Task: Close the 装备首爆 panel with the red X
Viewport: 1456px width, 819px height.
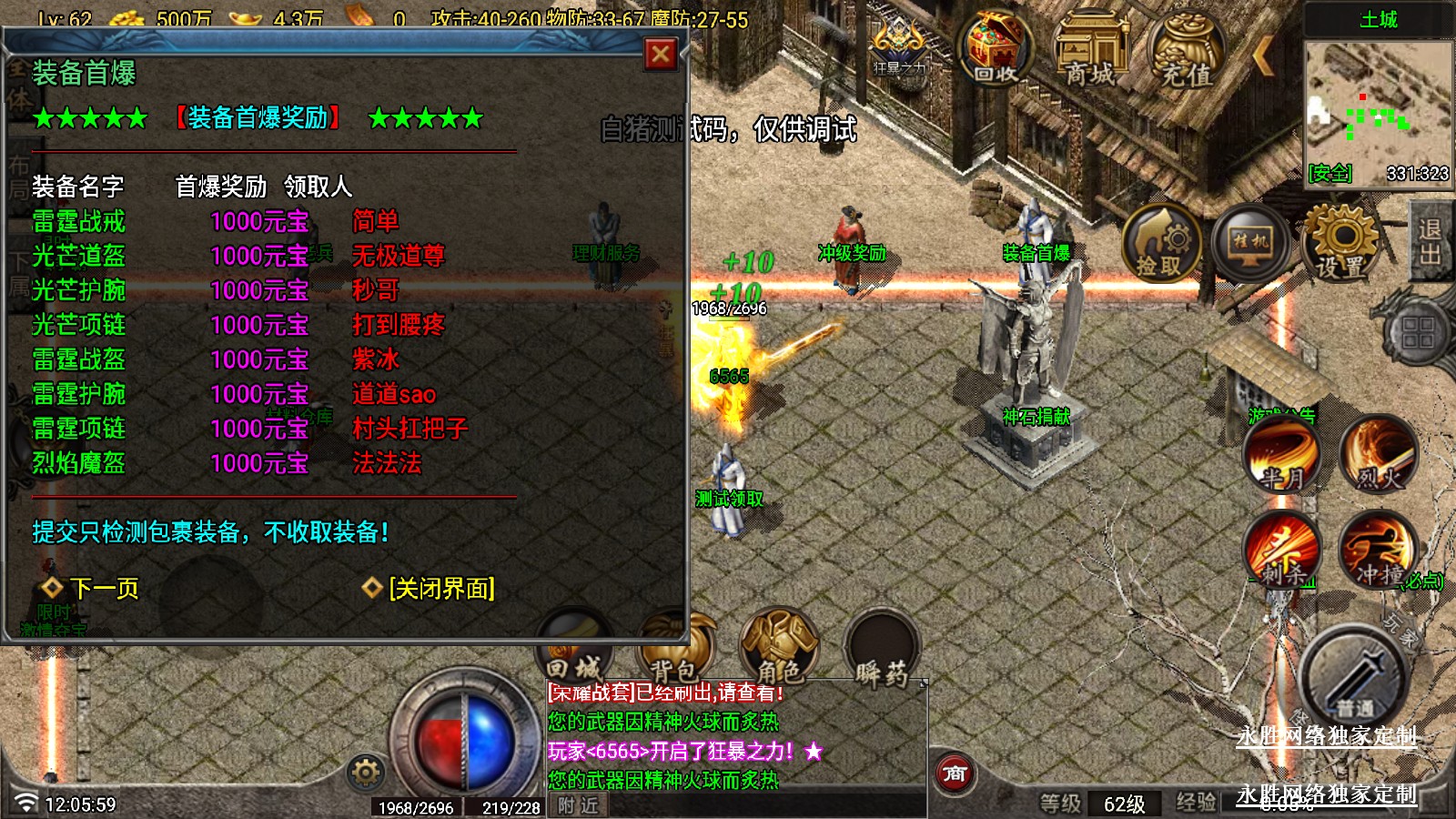Action: pos(661,55)
